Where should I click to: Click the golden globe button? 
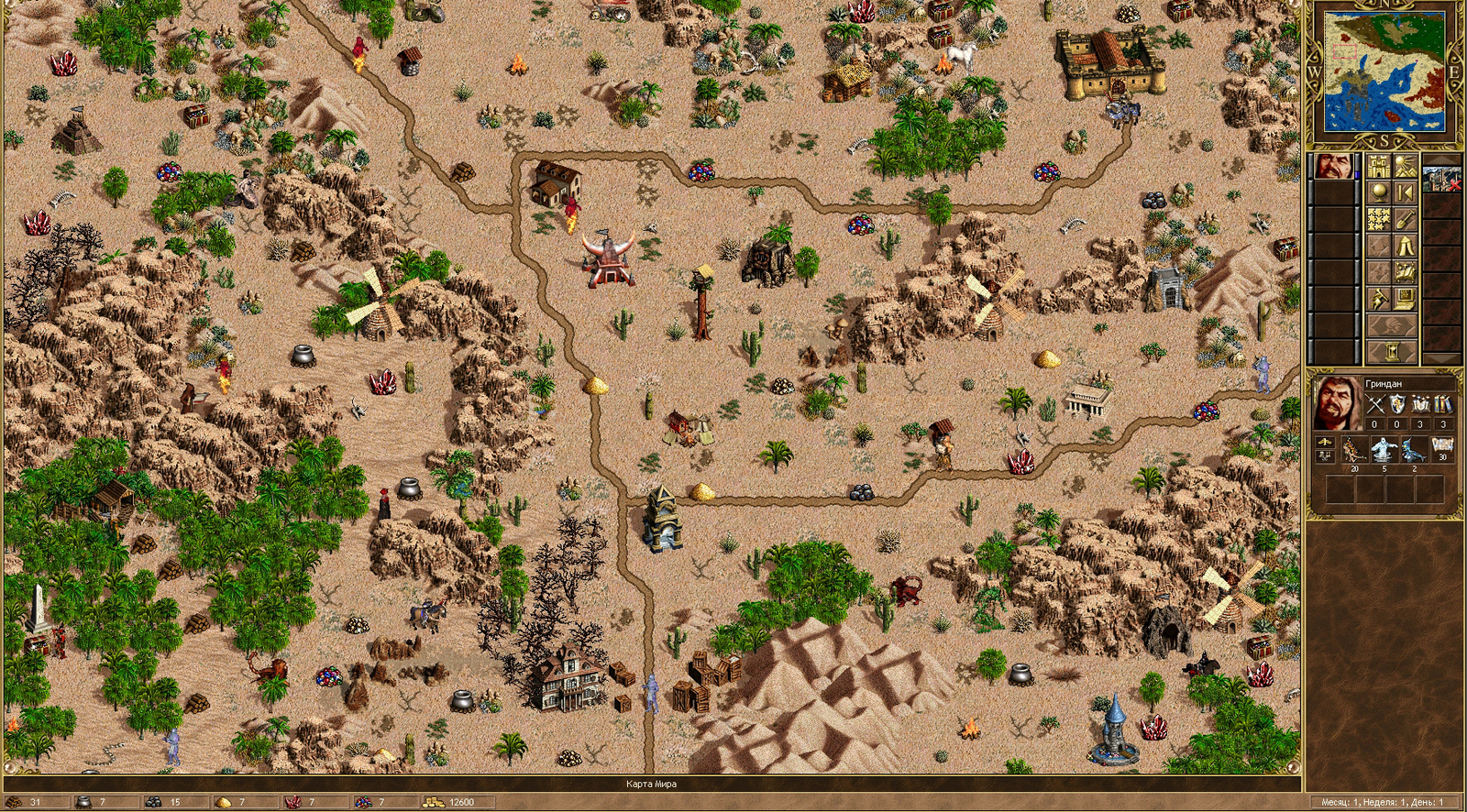(x=1378, y=192)
